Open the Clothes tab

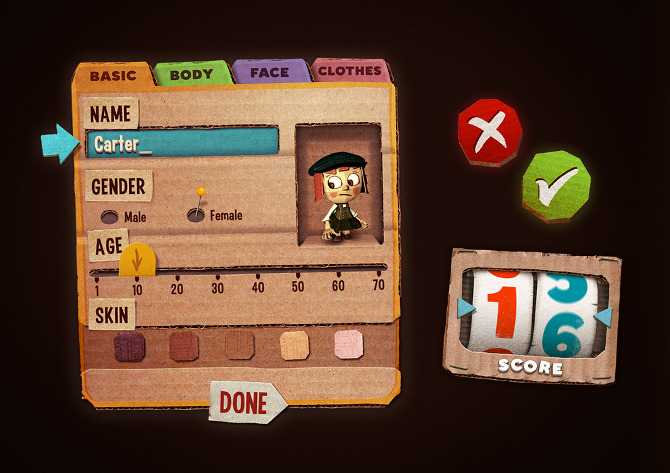(349, 71)
